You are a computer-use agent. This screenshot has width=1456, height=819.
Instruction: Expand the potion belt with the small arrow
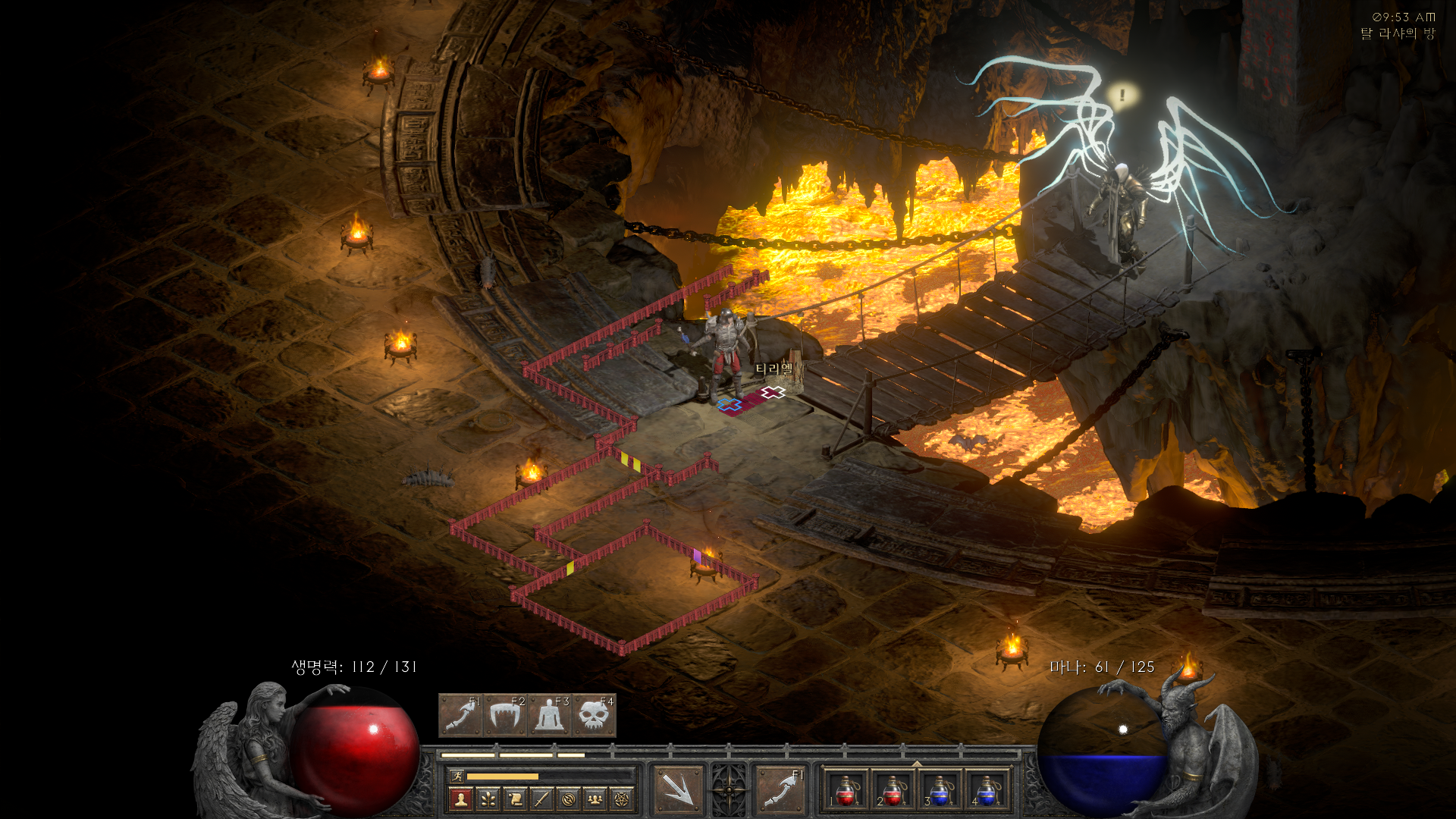pyautogui.click(x=916, y=763)
